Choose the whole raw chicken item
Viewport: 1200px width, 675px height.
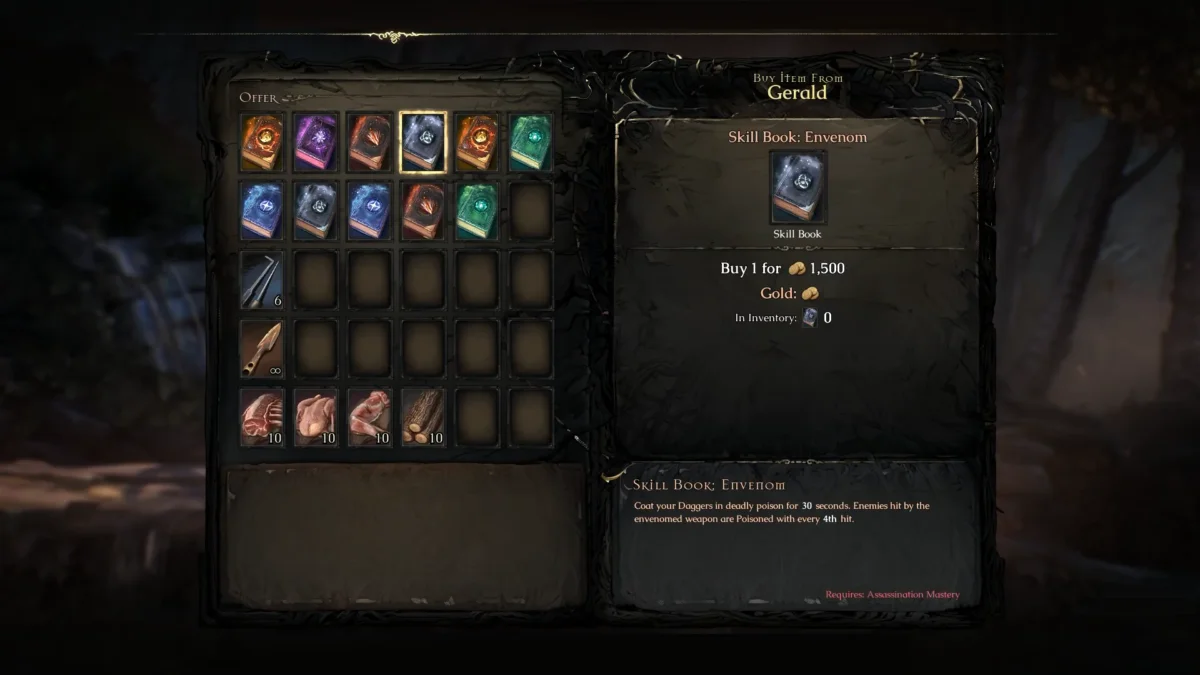(315, 416)
